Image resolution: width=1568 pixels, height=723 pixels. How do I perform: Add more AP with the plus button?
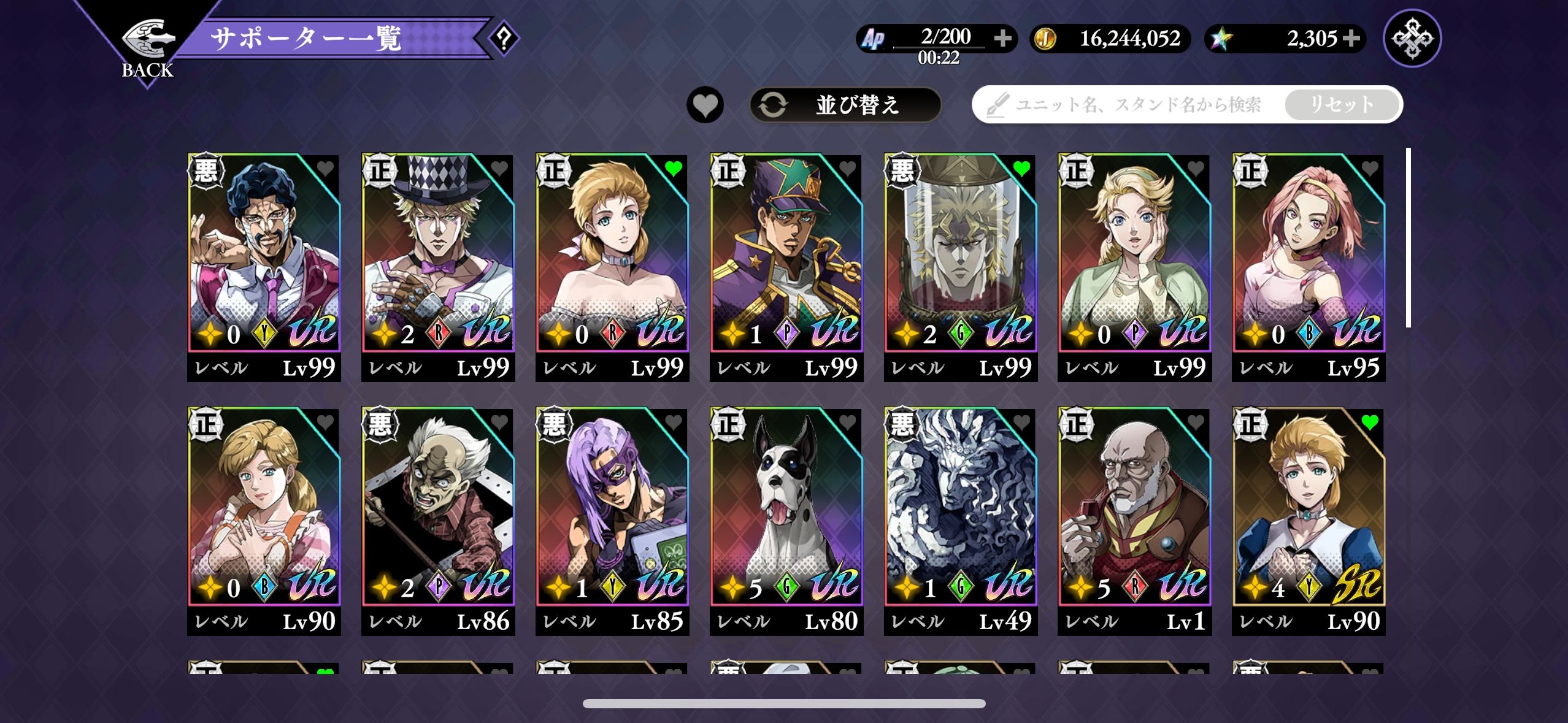coord(1003,39)
